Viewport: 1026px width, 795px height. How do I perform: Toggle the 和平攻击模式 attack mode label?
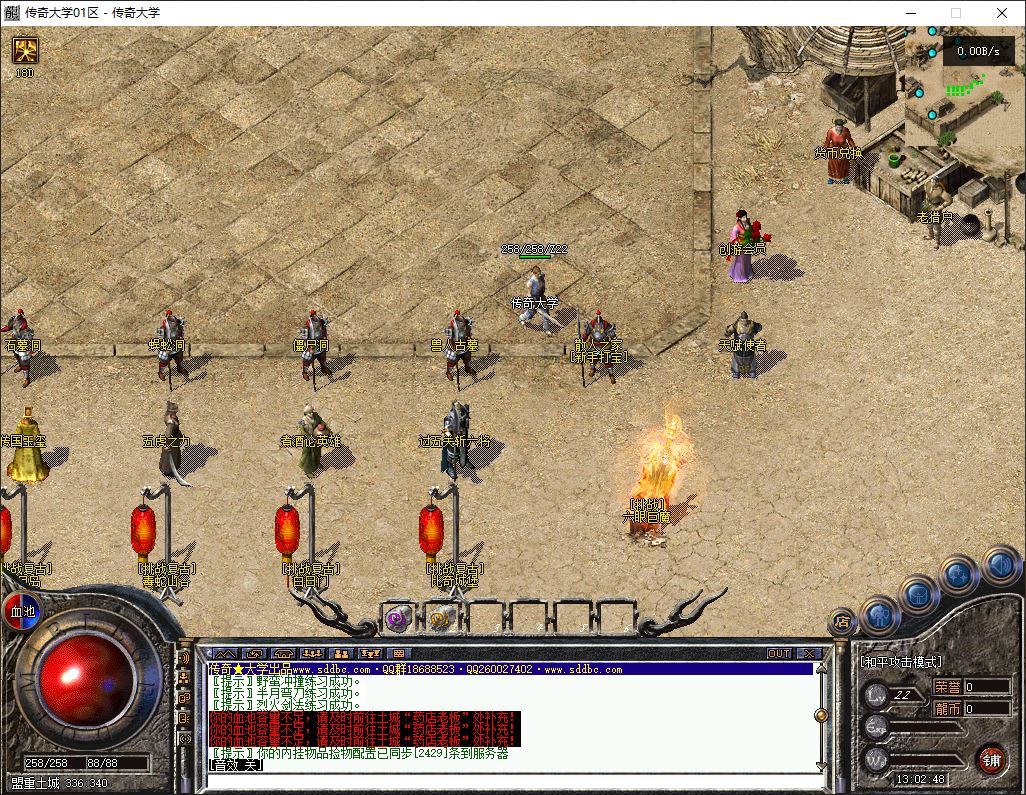(x=900, y=662)
